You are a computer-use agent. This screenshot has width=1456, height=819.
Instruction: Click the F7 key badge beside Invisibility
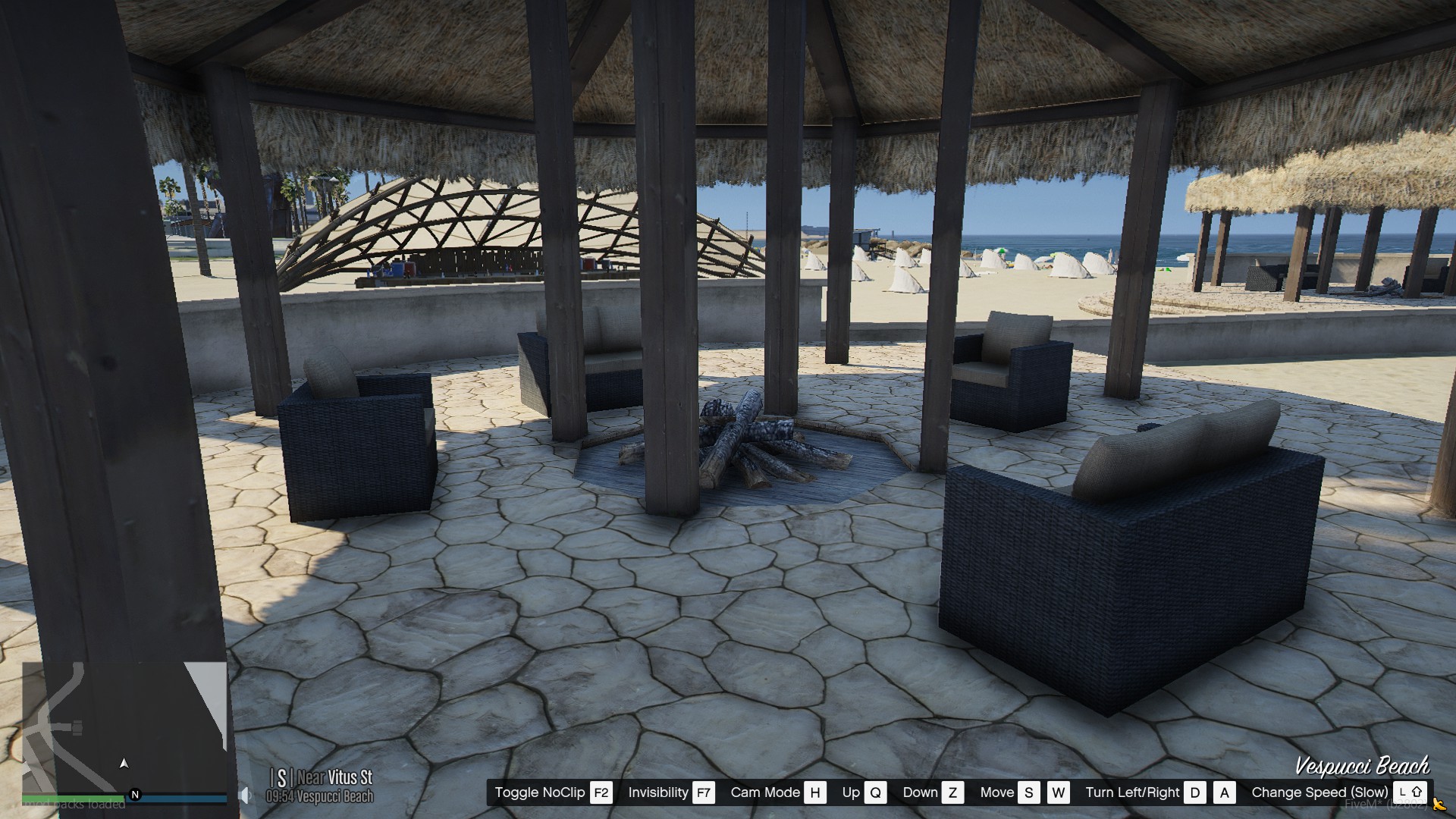coord(704,793)
